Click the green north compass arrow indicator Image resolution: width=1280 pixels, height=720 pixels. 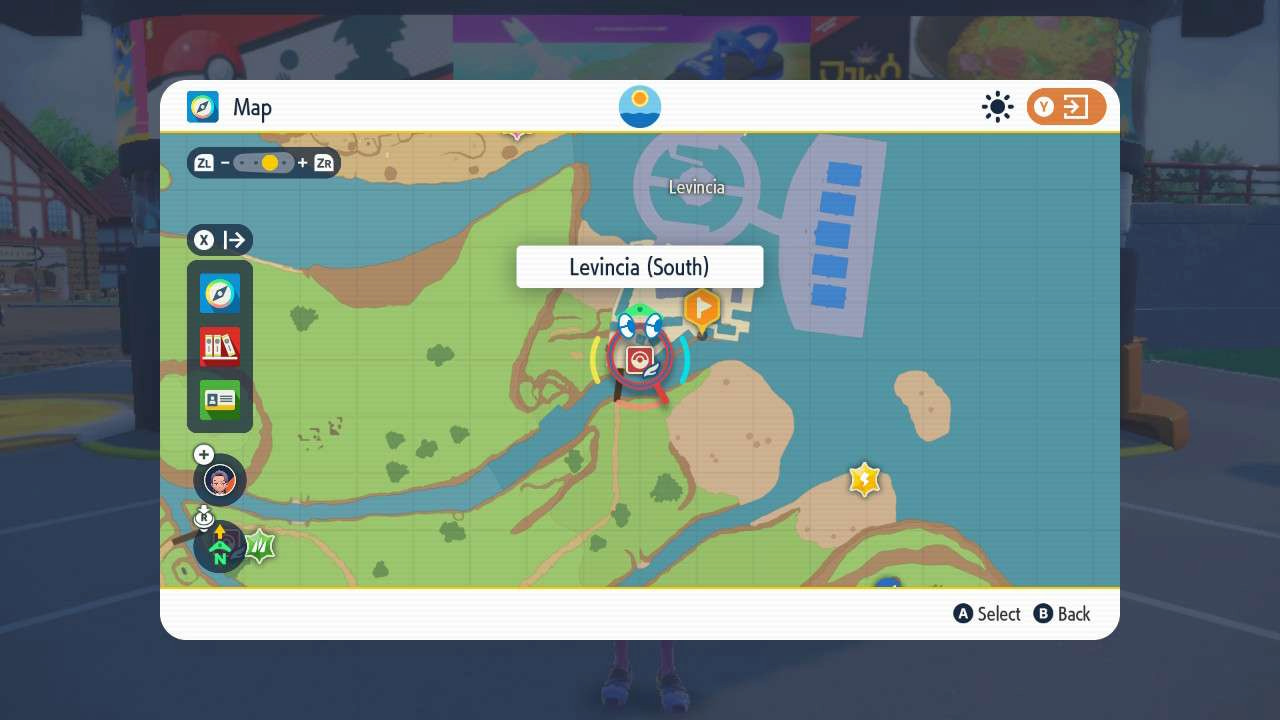coord(218,547)
